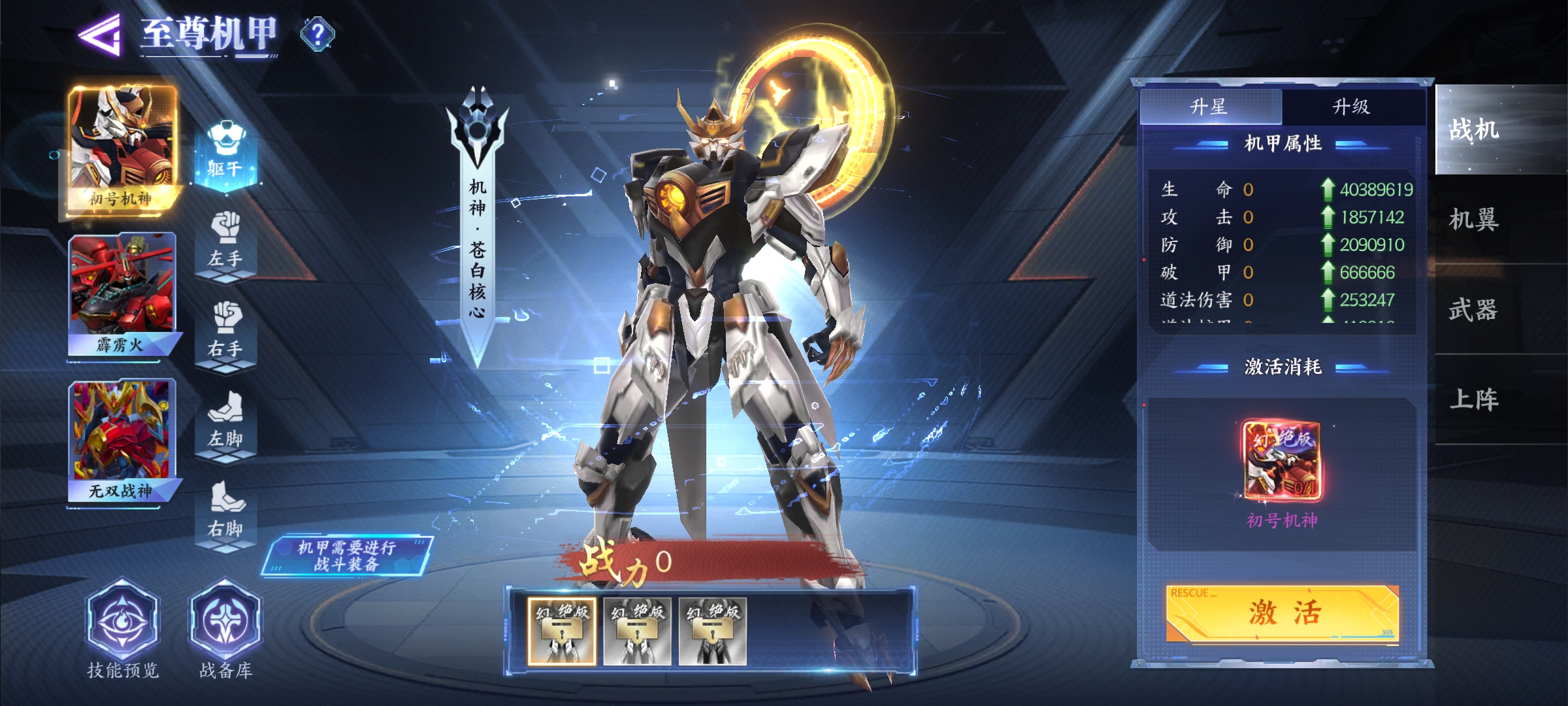Inspect the 初号机神 activation cost item
Screen dimensions: 1568x706
click(x=1282, y=462)
